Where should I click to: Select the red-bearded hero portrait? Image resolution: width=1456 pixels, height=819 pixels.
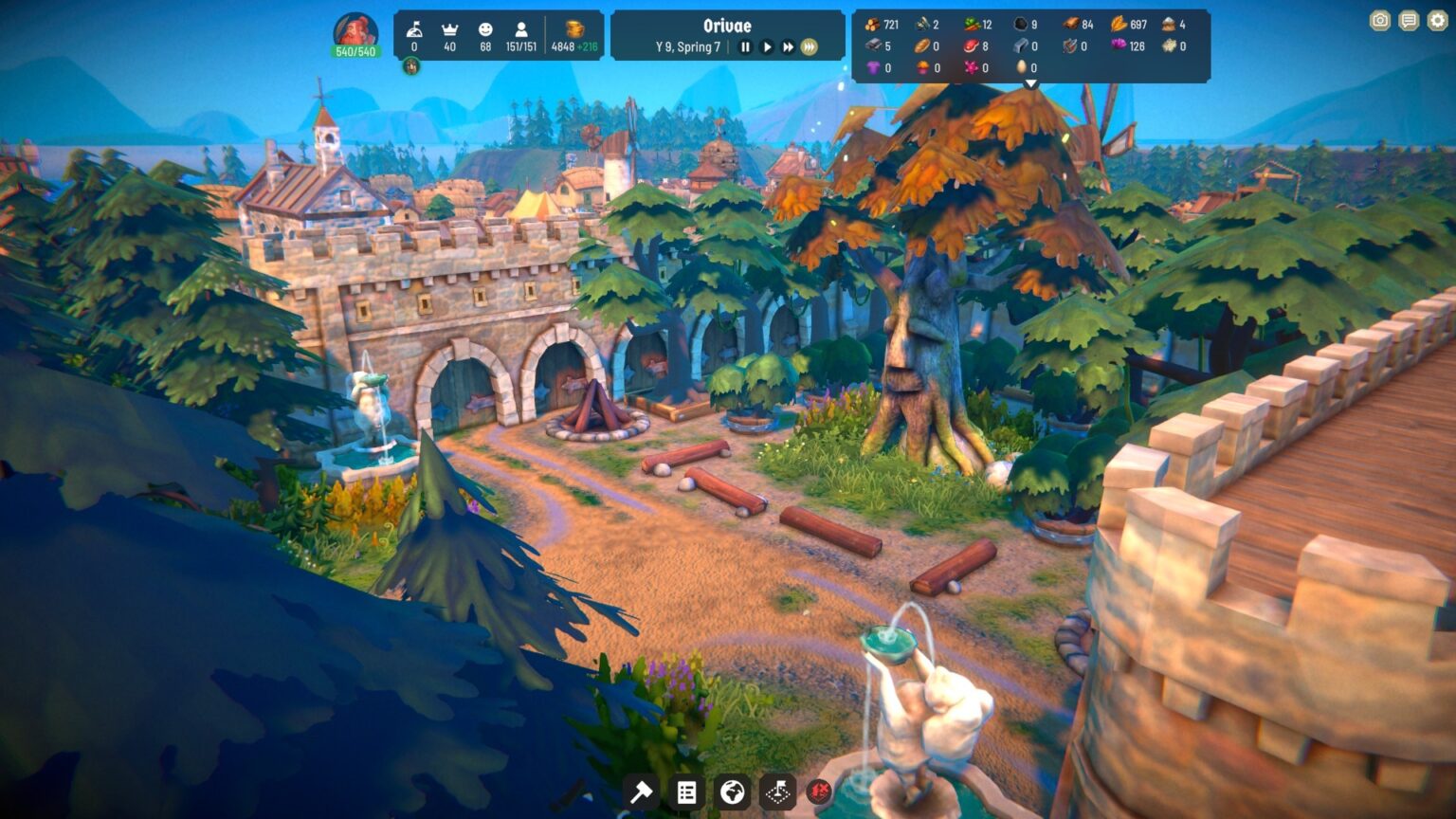(355, 31)
